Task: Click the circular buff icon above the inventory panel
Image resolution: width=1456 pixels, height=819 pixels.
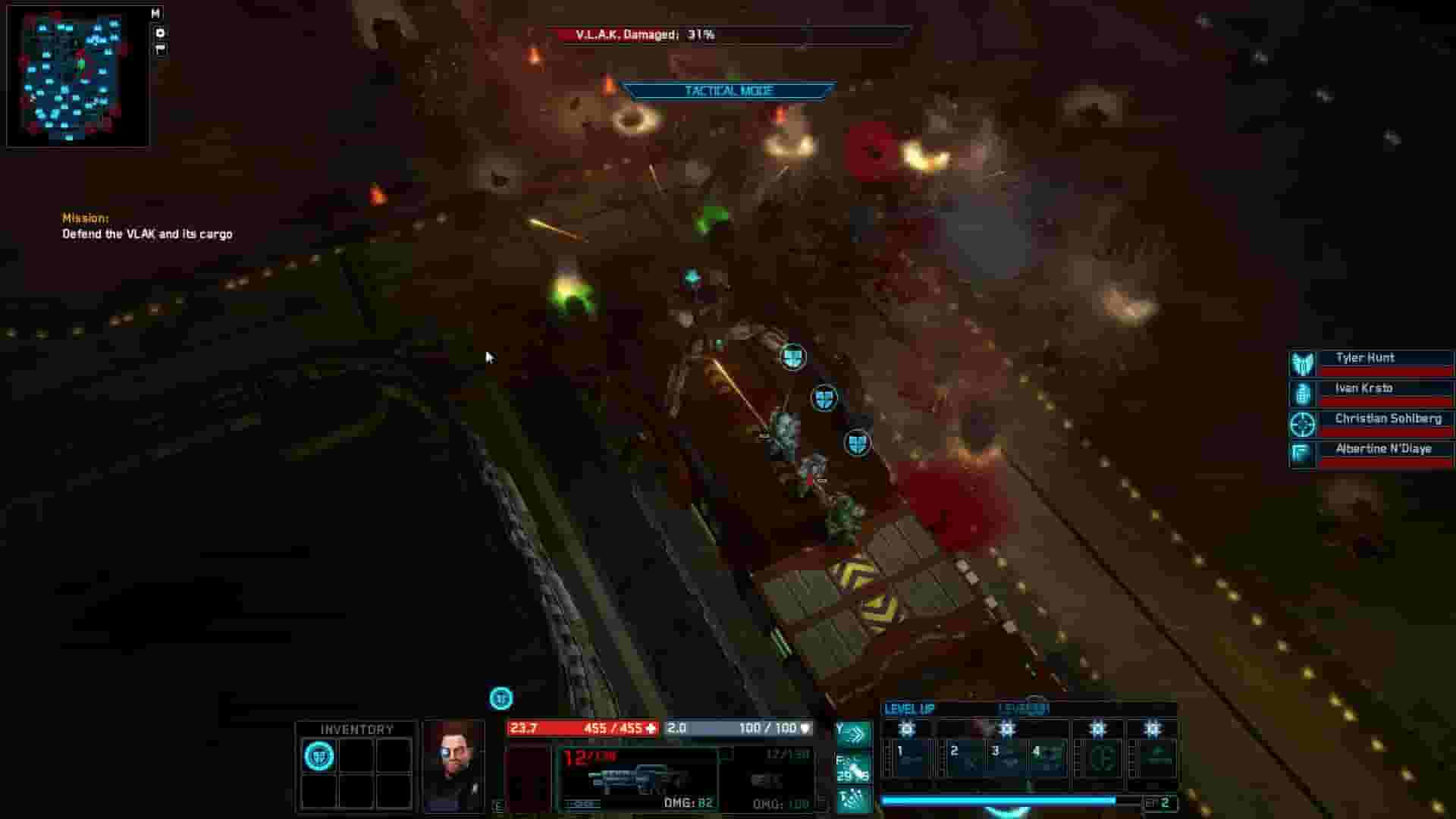Action: (499, 698)
